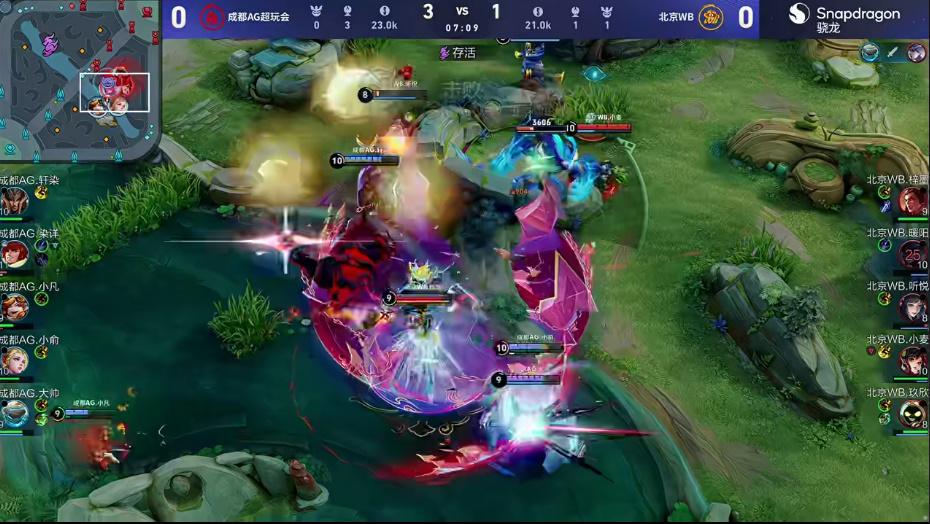Select player 北京WB.小麦's hero portrait

[x=912, y=360]
